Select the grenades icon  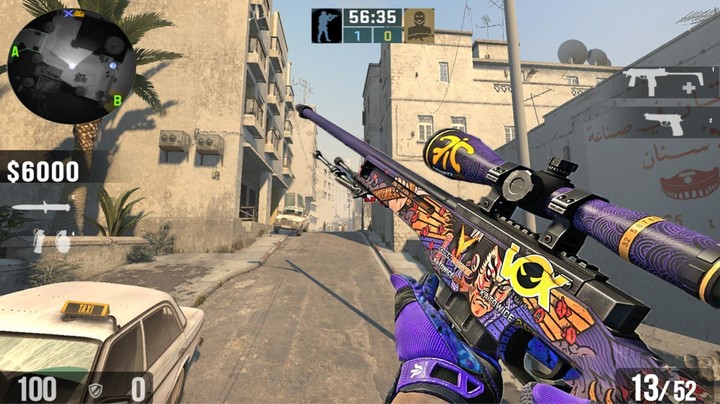tap(49, 240)
